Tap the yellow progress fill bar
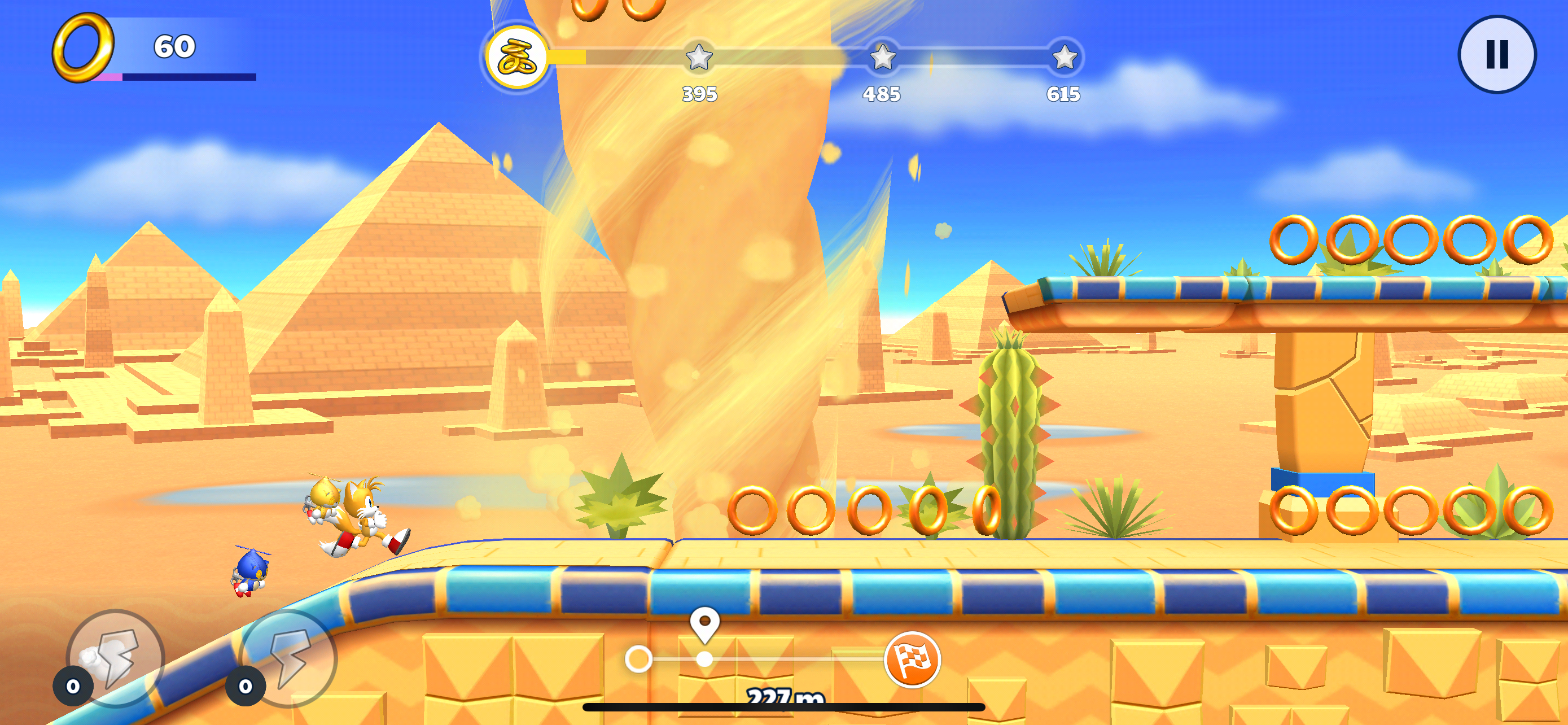 (x=566, y=58)
